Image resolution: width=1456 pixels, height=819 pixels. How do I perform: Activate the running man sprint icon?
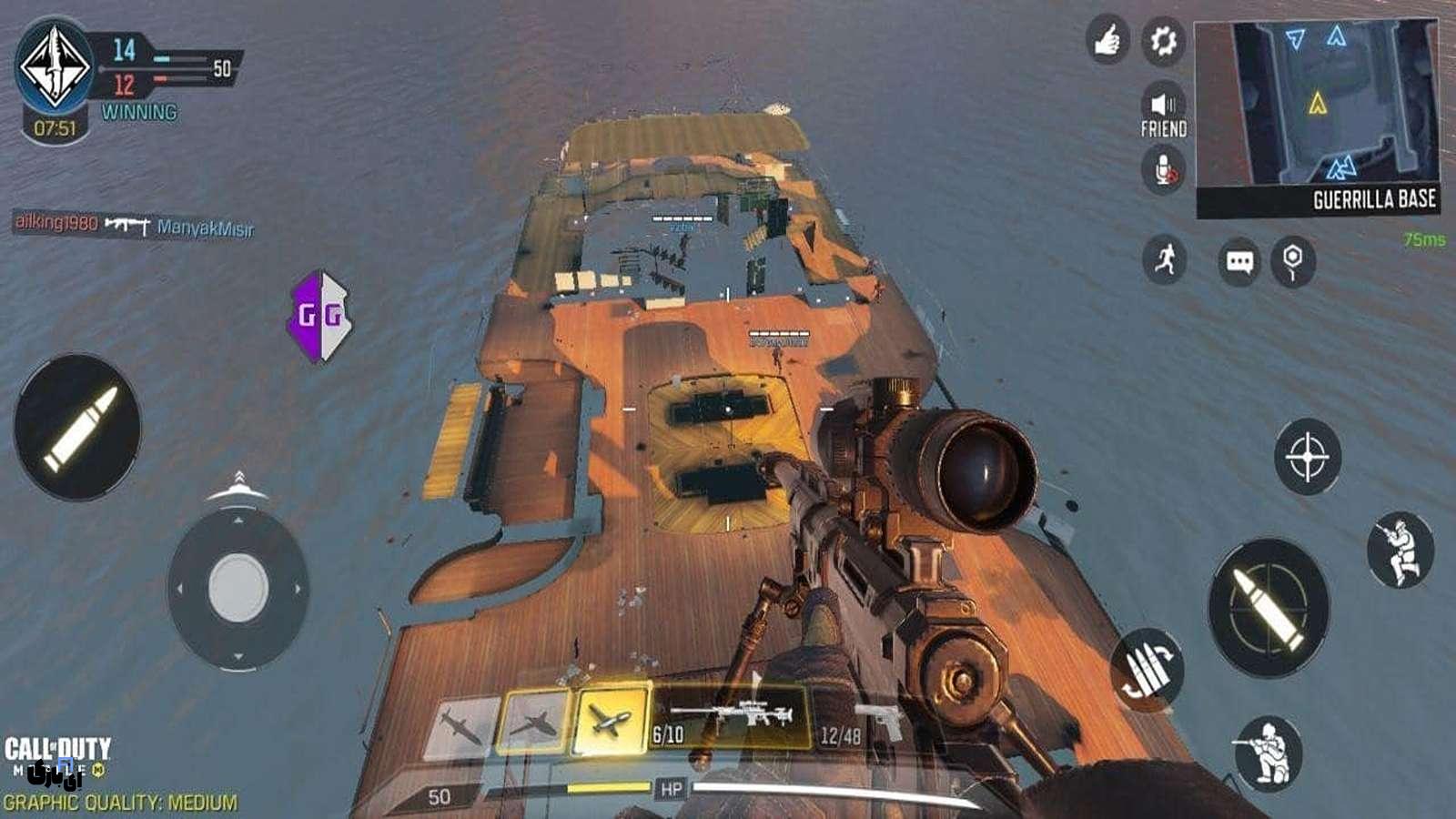1164,261
